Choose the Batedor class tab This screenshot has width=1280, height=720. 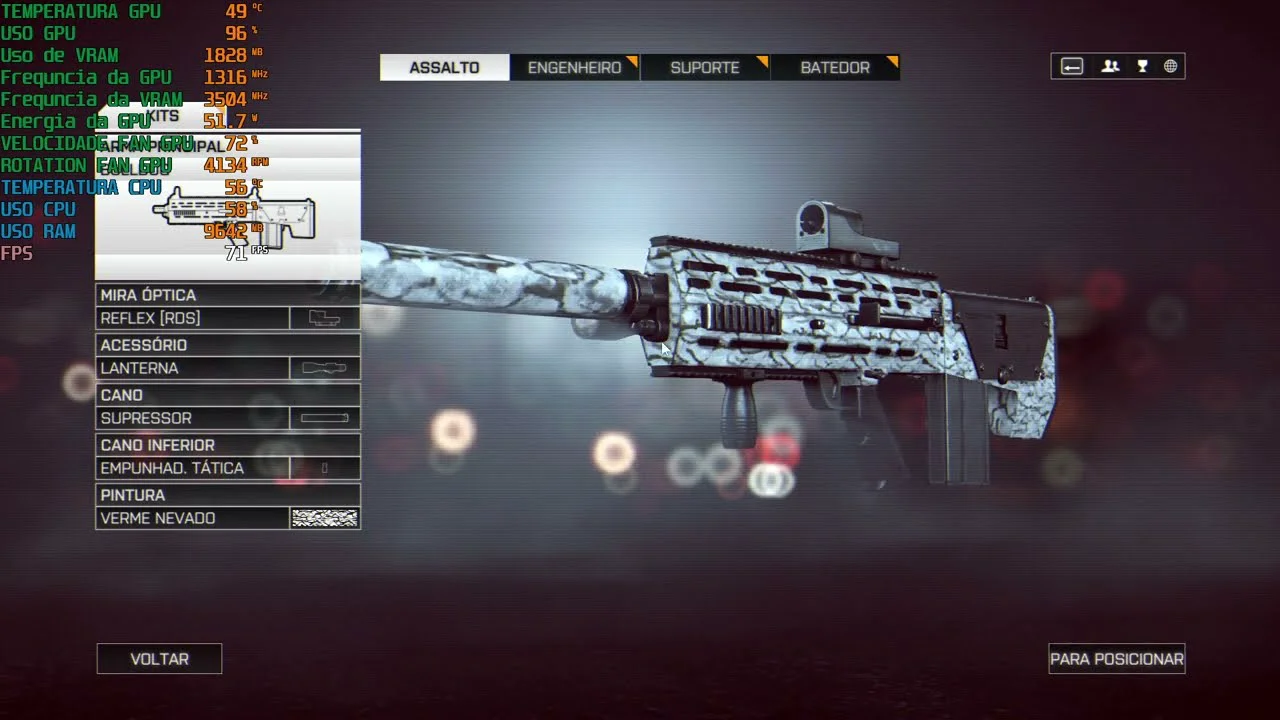835,68
